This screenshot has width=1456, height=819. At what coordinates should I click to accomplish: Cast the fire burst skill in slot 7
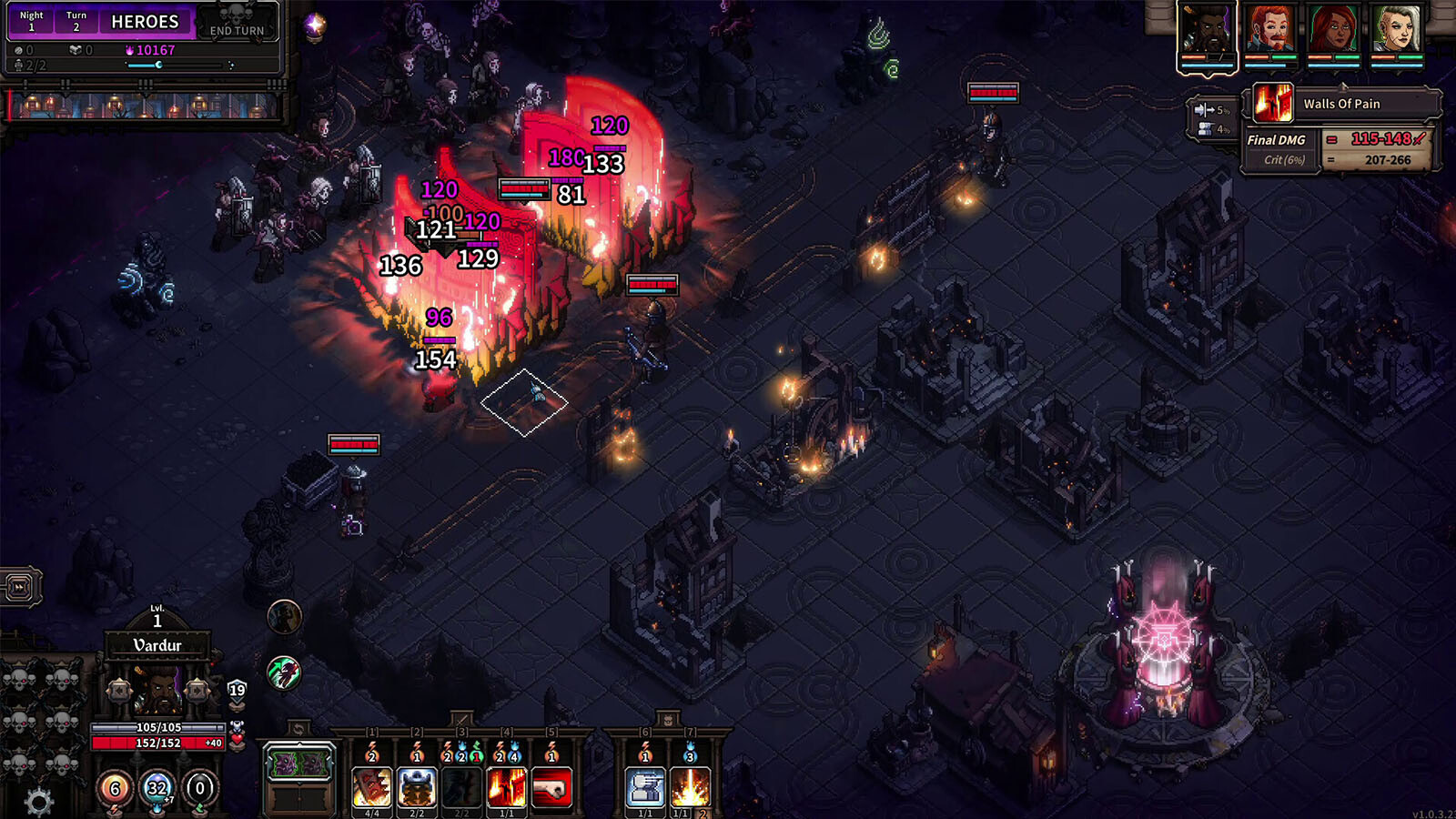[x=690, y=787]
